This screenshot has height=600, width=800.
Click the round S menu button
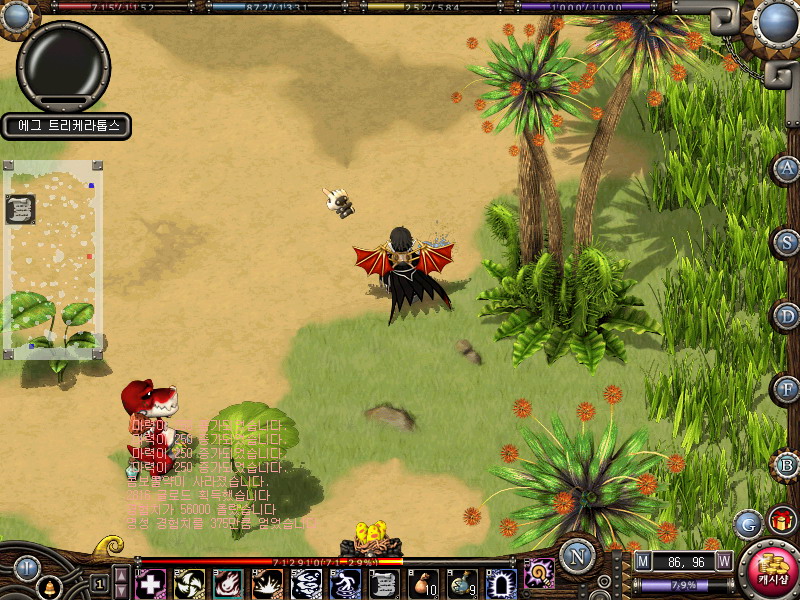787,242
